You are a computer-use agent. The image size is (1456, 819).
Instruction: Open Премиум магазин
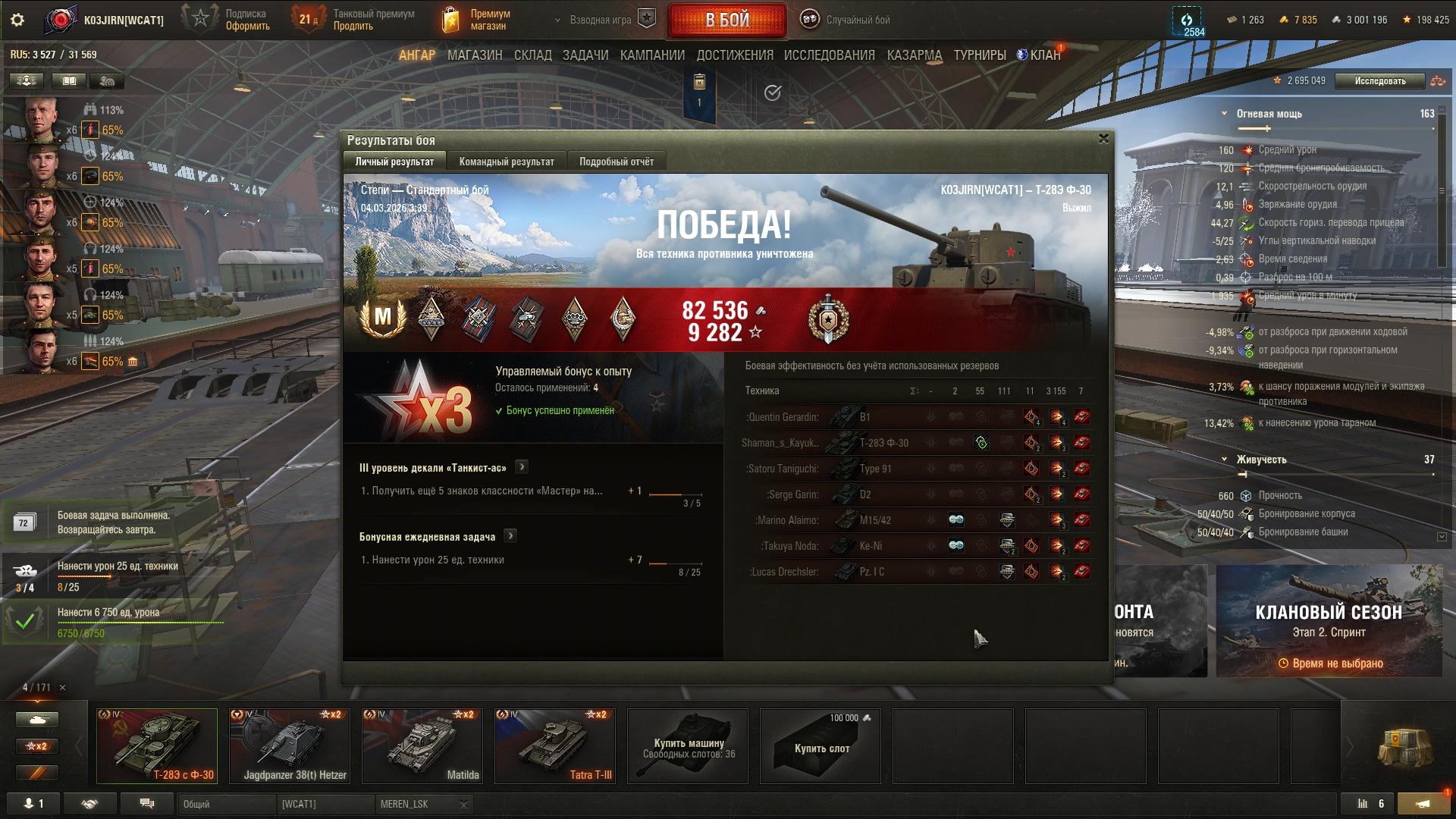[478, 20]
